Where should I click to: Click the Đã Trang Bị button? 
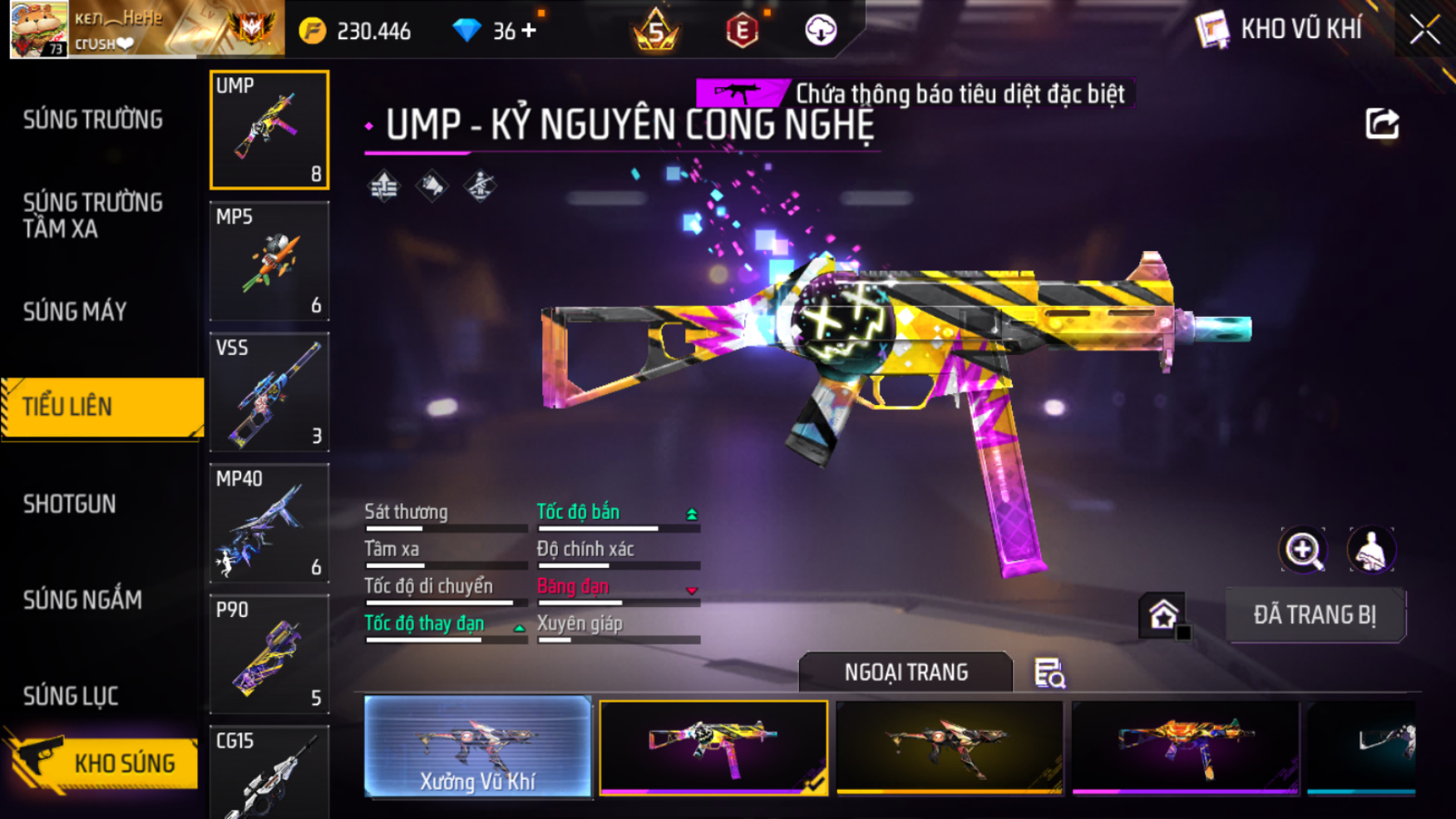[x=1315, y=615]
